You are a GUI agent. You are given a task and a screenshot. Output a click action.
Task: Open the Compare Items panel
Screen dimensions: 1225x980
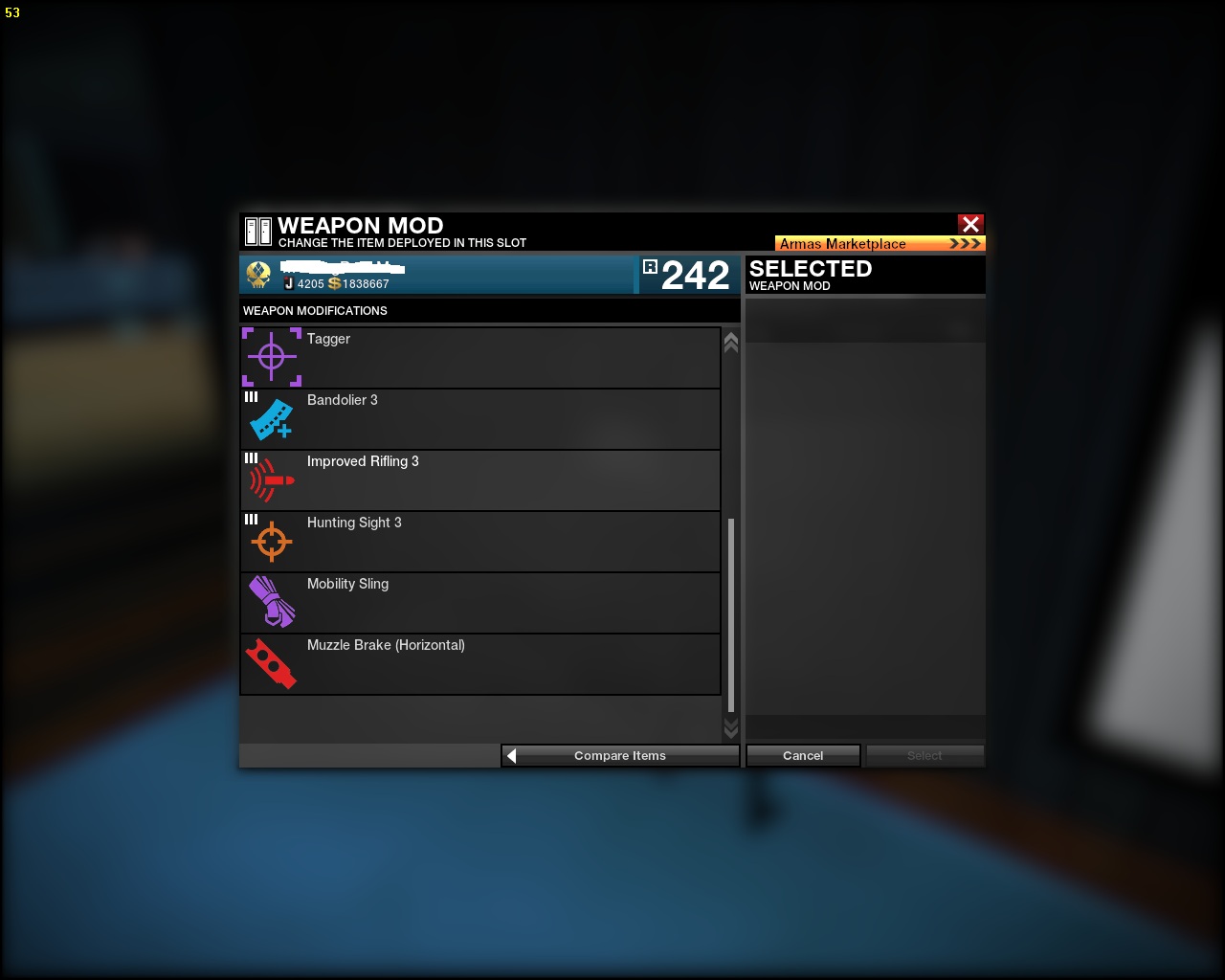point(620,756)
